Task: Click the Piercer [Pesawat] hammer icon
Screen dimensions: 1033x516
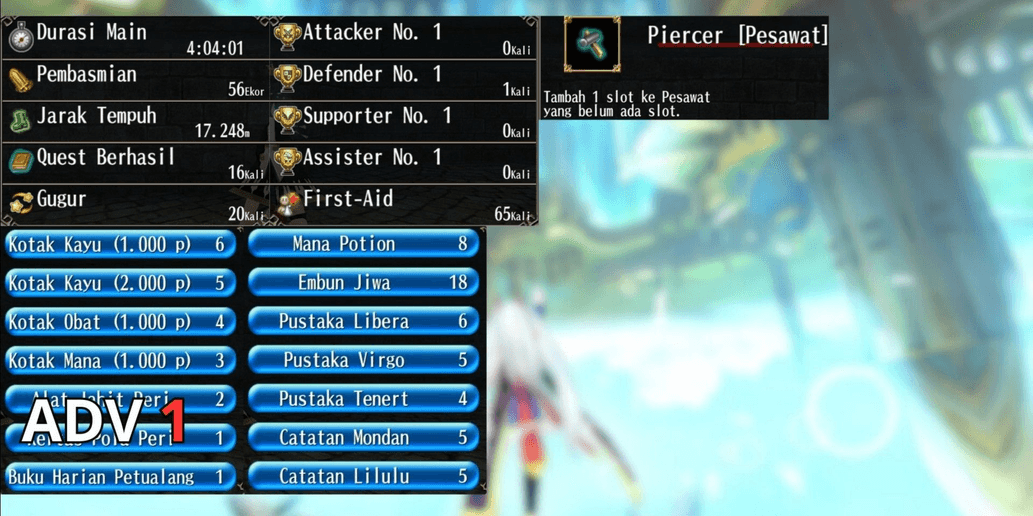Action: click(x=591, y=45)
